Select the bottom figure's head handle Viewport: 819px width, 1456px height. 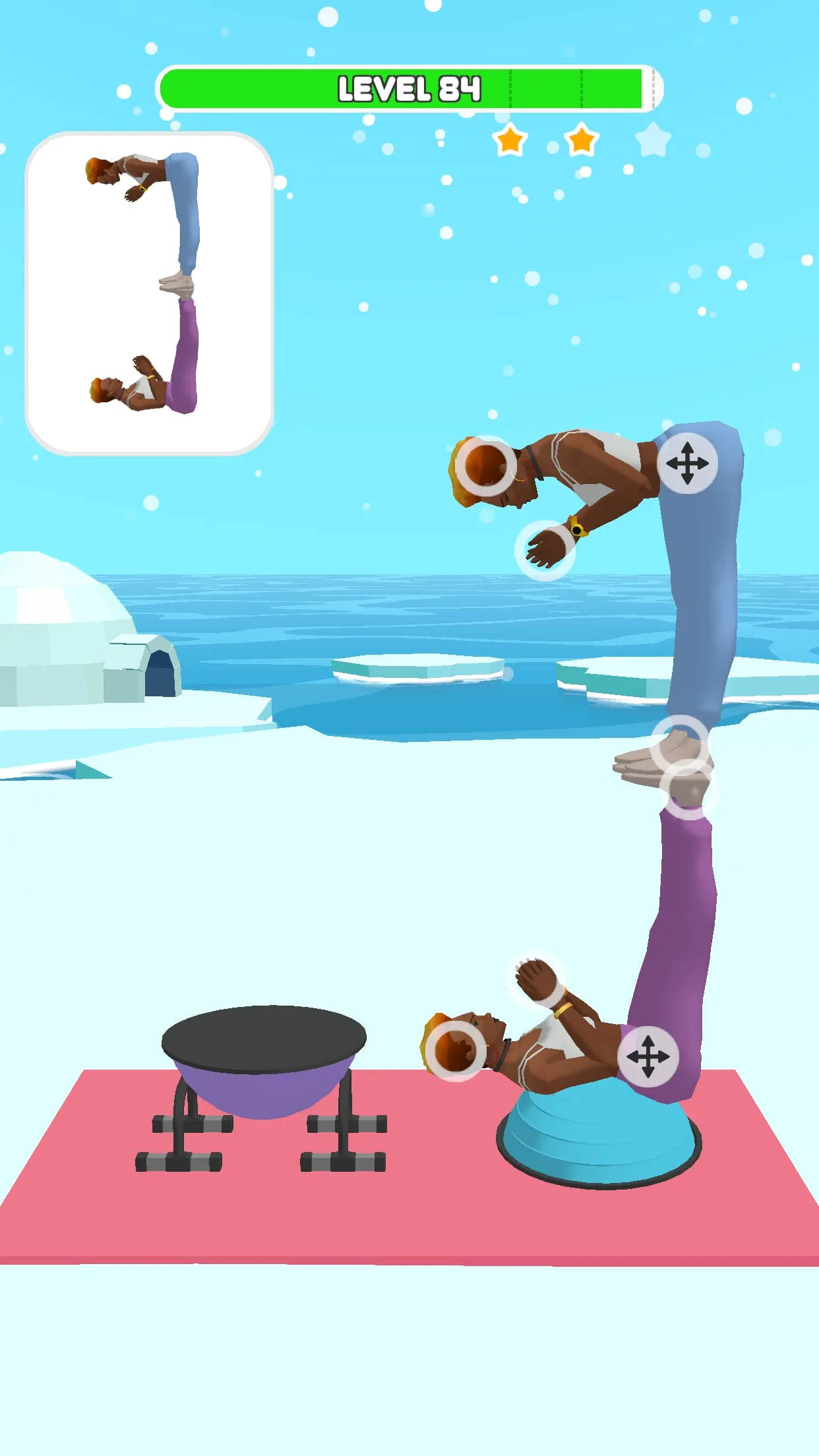click(455, 1051)
